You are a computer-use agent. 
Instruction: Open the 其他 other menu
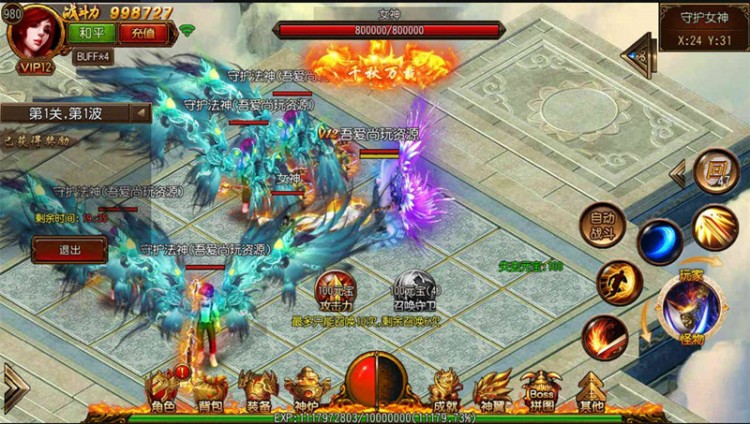click(591, 392)
